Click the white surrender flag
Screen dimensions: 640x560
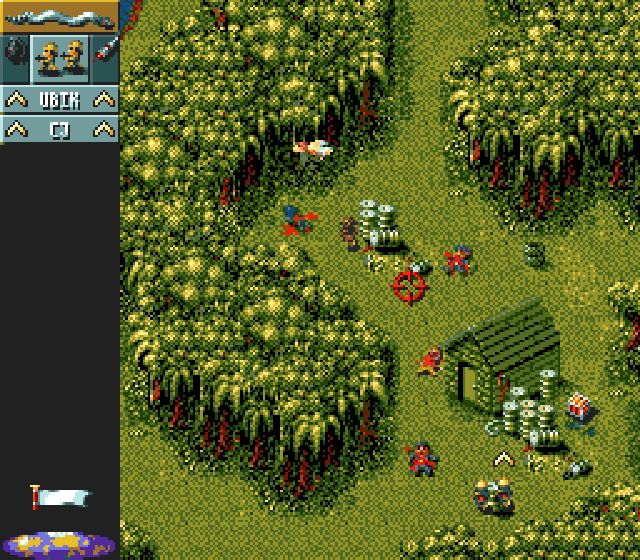60,496
